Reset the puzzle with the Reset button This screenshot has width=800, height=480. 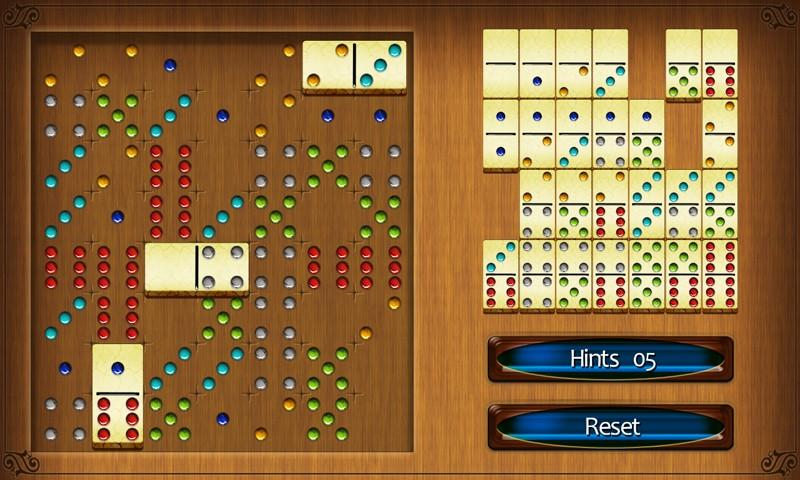pyautogui.click(x=610, y=427)
